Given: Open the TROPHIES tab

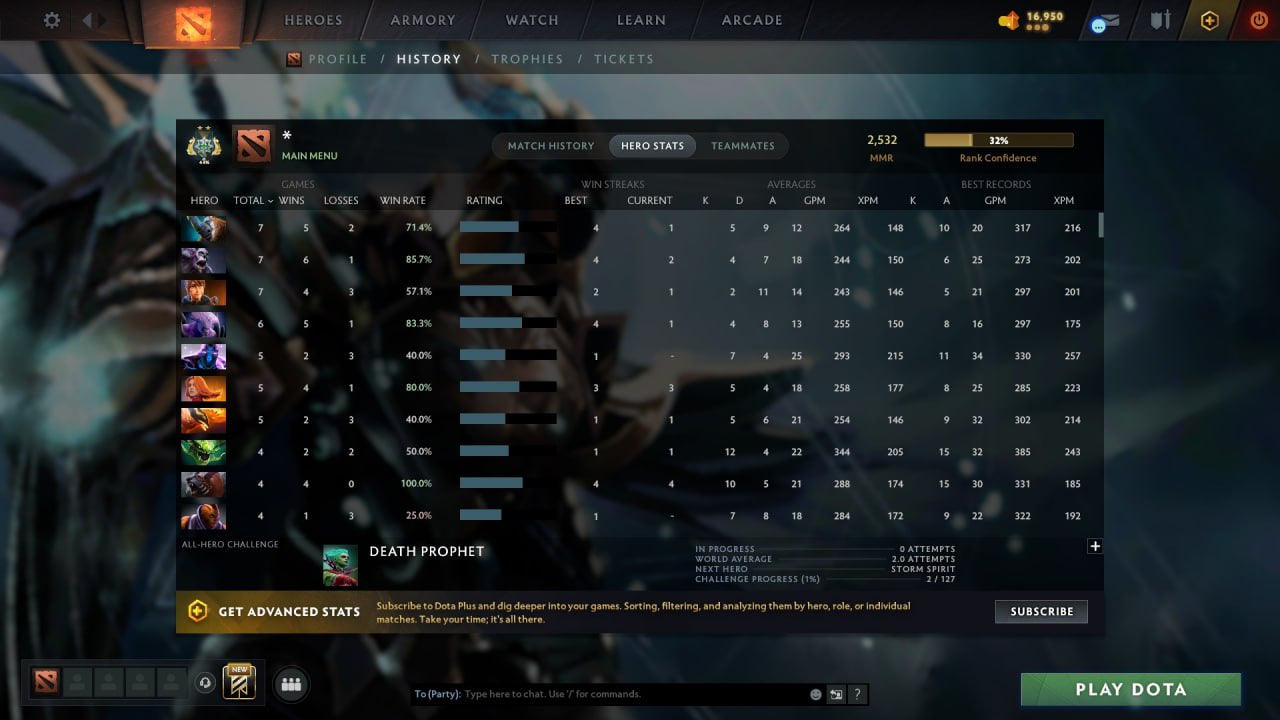Looking at the screenshot, I should click(x=528, y=59).
